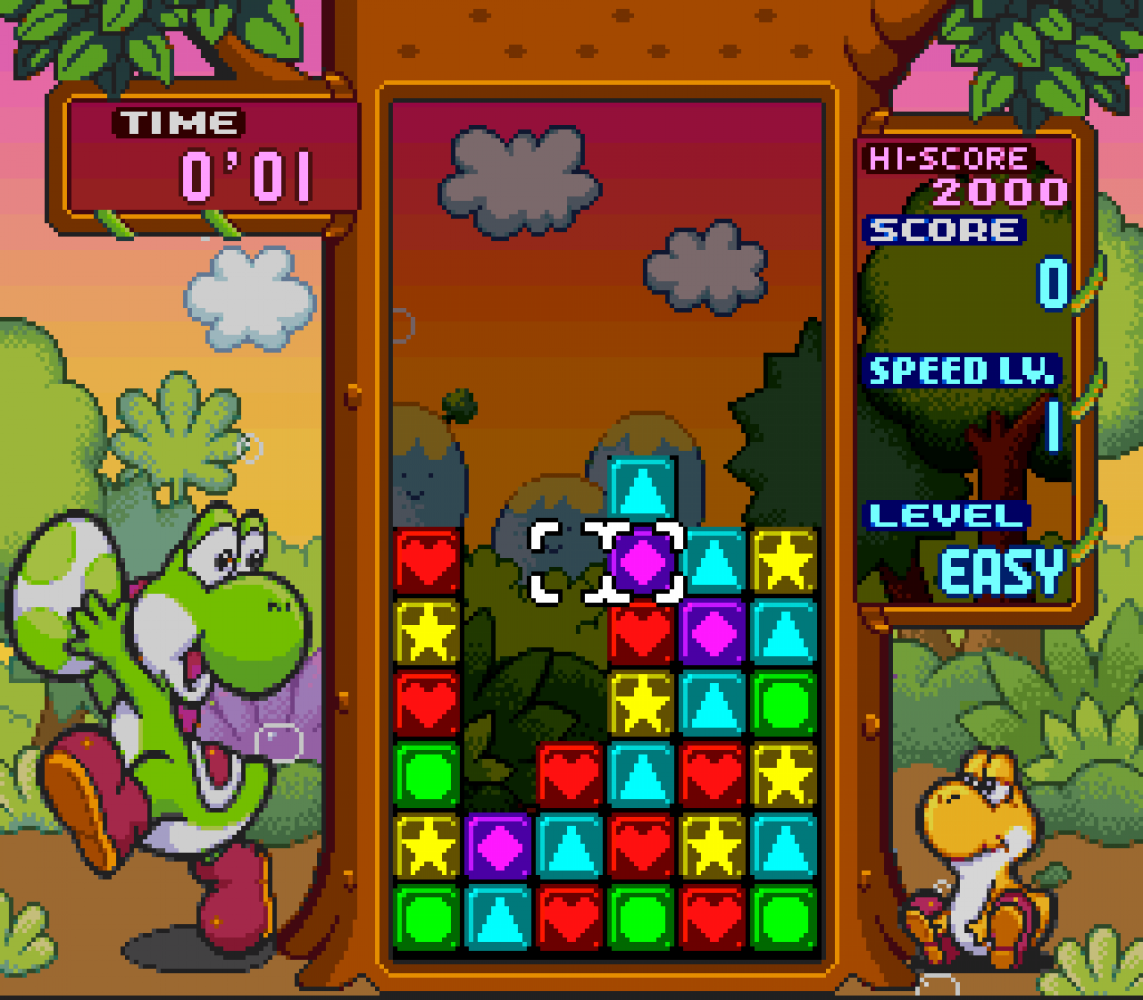The image size is (1143, 1000).
Task: Select the purple diamond block inside the cursor
Action: 642,563
